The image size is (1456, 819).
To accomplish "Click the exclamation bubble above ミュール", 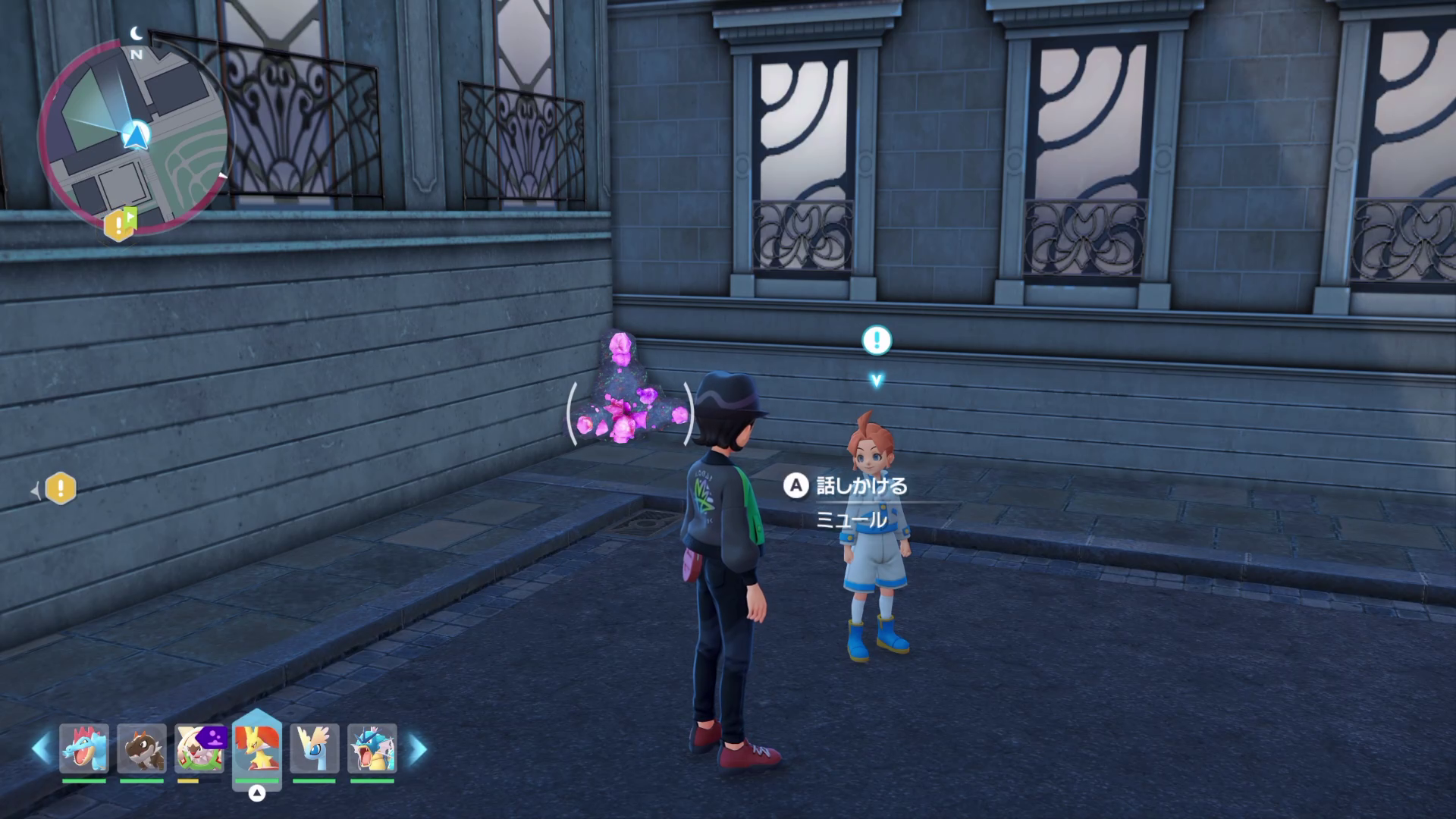I will pyautogui.click(x=877, y=340).
